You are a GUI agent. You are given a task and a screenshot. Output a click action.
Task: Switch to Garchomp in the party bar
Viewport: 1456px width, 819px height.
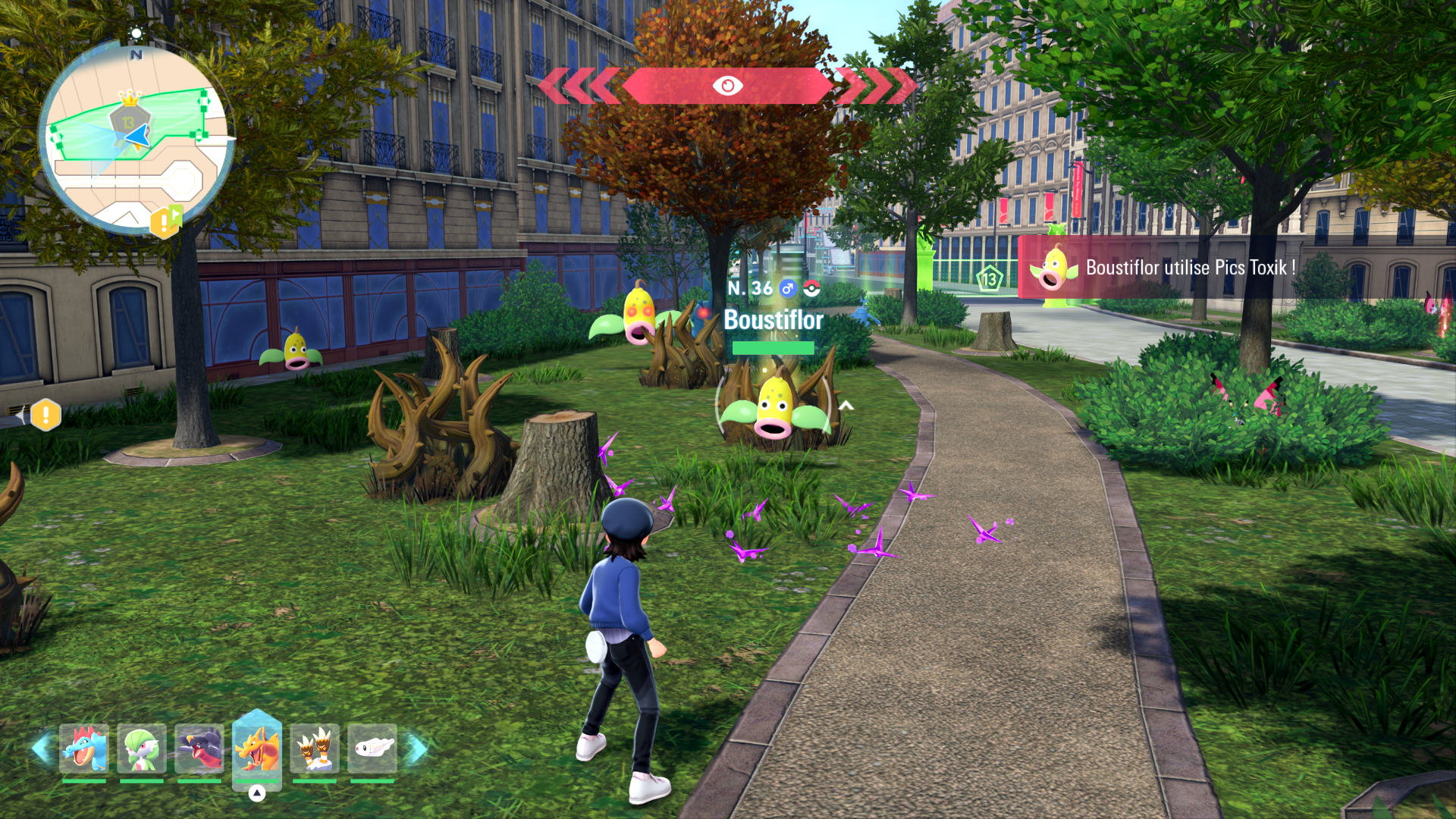pyautogui.click(x=199, y=749)
